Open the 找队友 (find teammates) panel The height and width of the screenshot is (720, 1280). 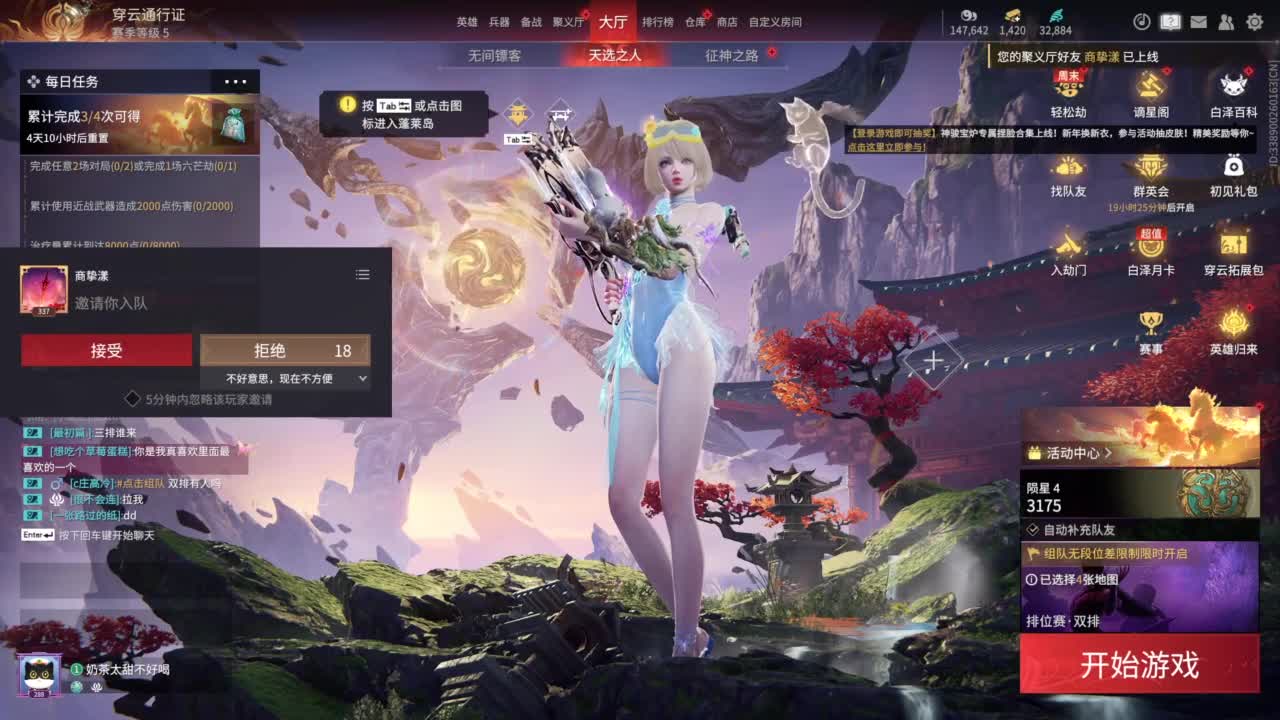pyautogui.click(x=1067, y=180)
